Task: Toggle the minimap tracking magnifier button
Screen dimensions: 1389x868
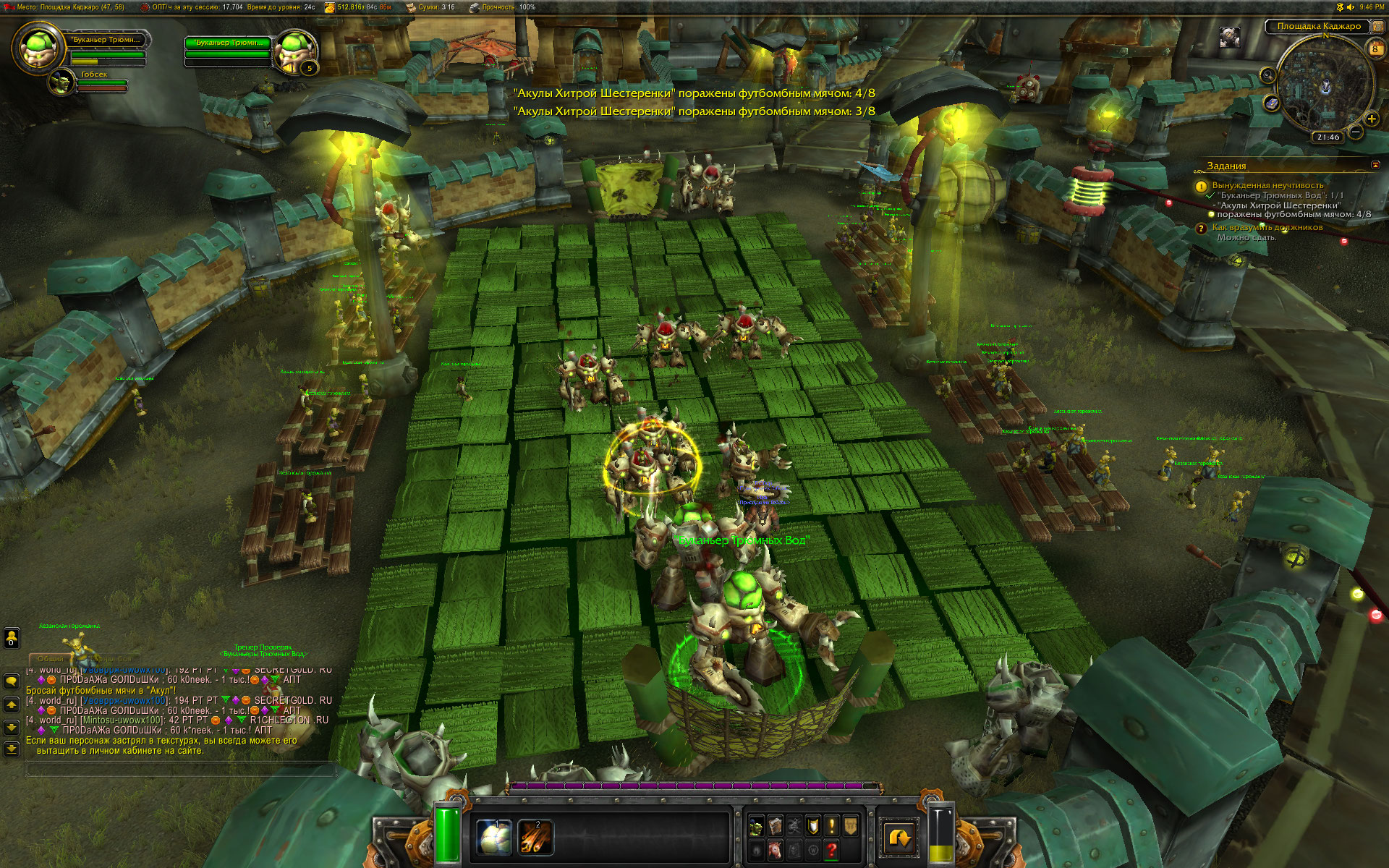Action: click(1267, 75)
